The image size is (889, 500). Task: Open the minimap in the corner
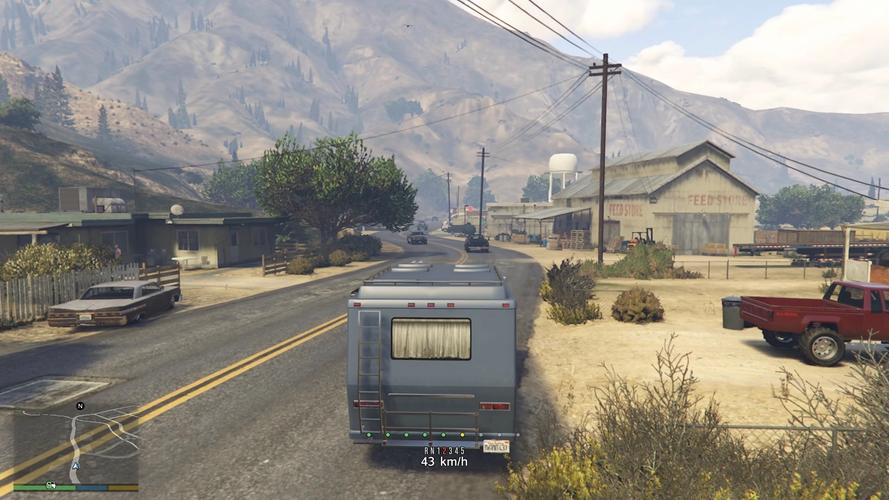[x=76, y=446]
